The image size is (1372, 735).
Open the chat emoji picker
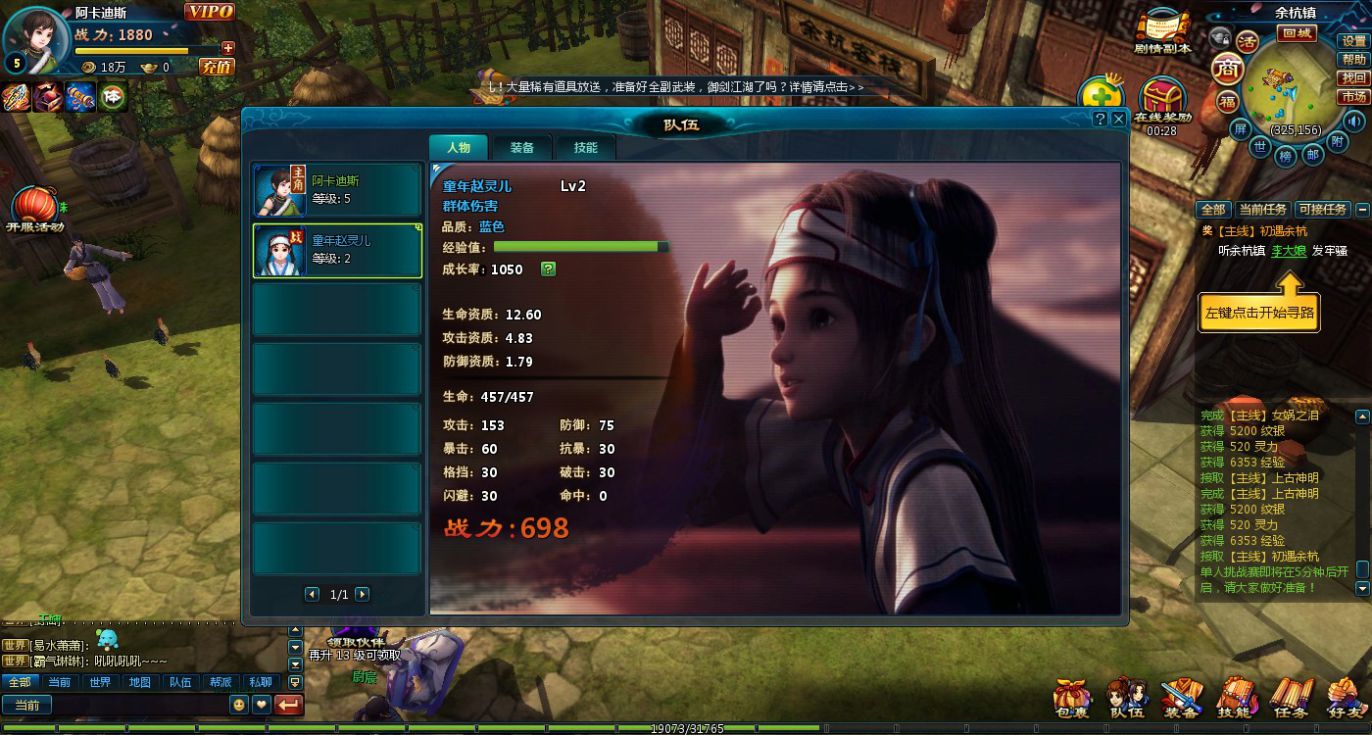click(239, 705)
